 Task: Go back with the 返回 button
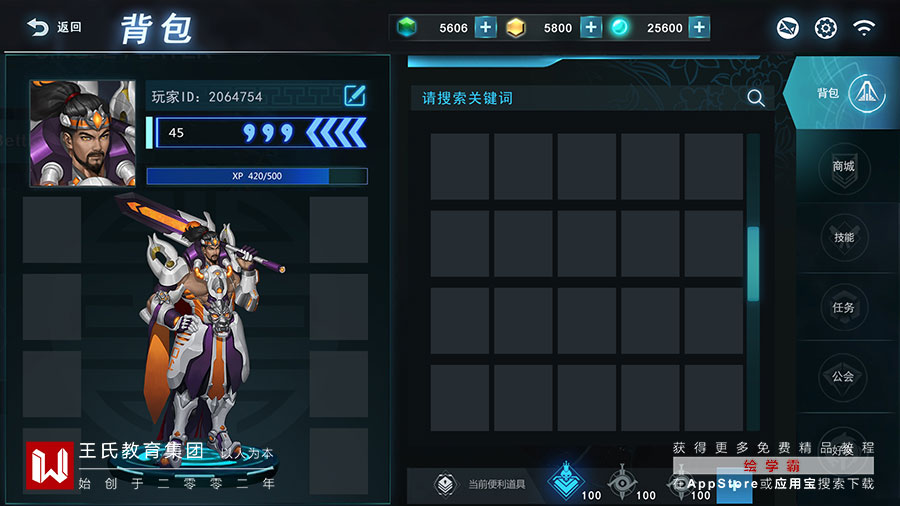55,27
